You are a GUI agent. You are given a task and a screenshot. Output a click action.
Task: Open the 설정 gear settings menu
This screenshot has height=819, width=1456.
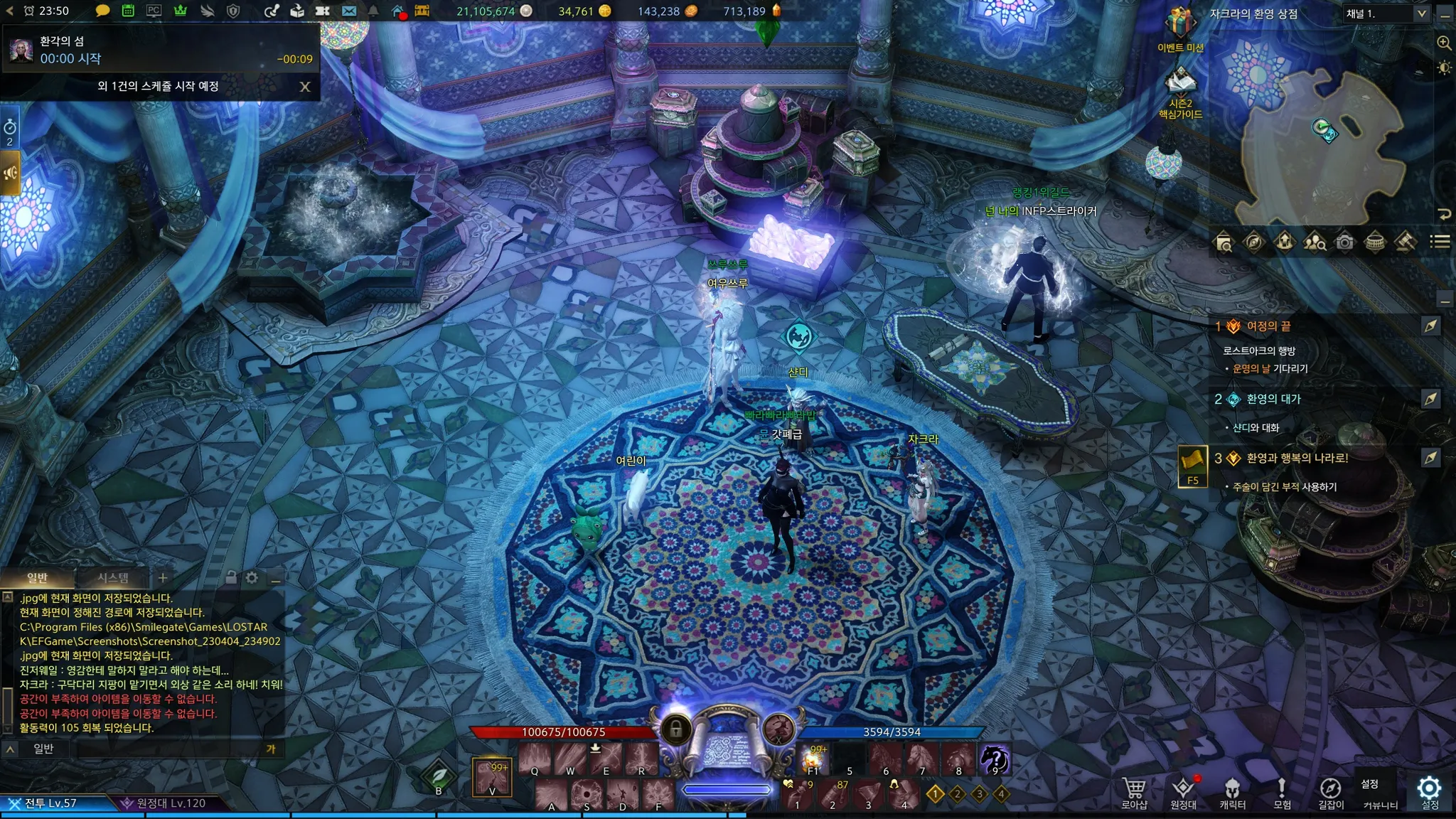pyautogui.click(x=1429, y=791)
